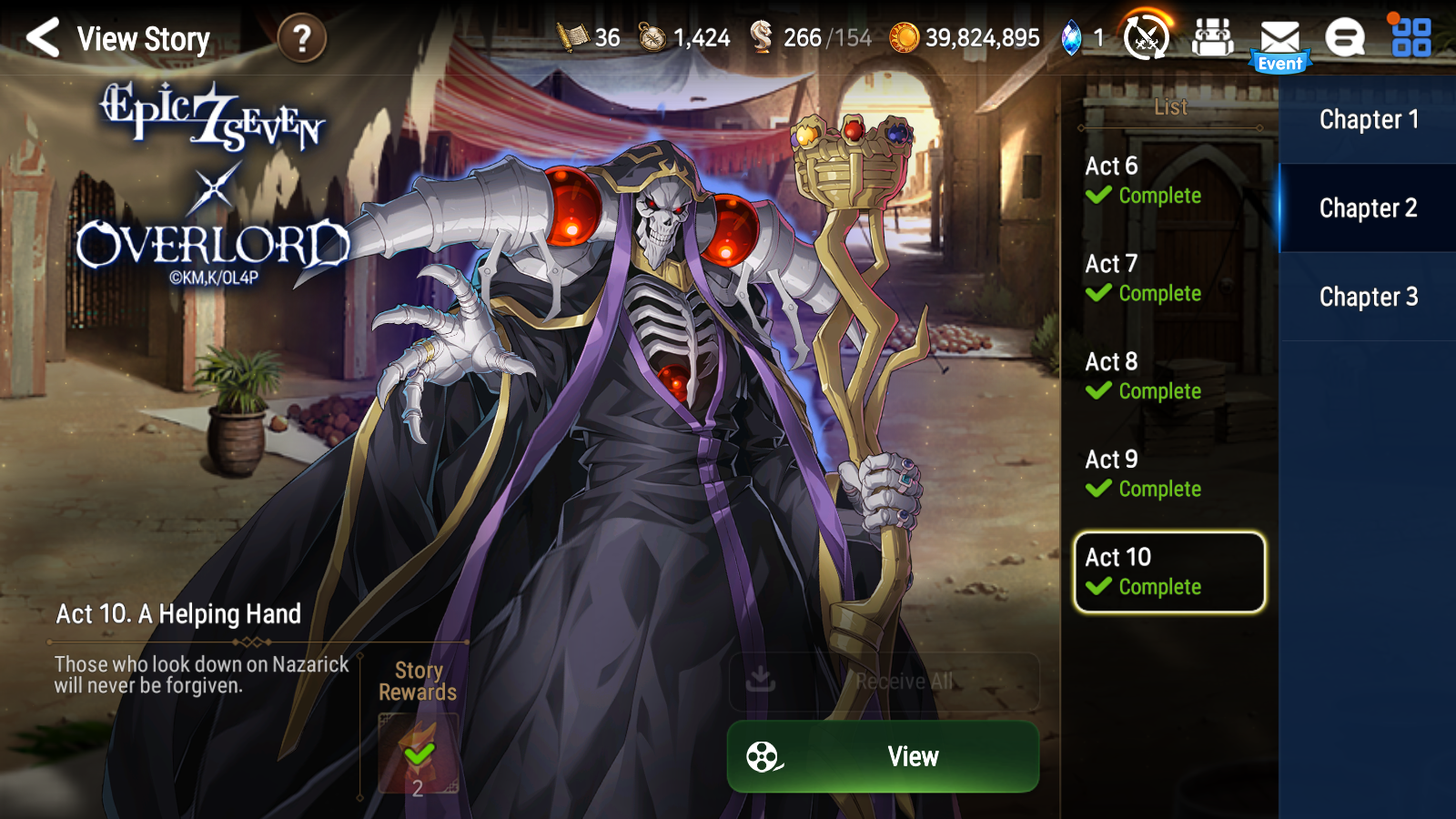
Task: Click the gold coin currency icon
Action: (905, 37)
